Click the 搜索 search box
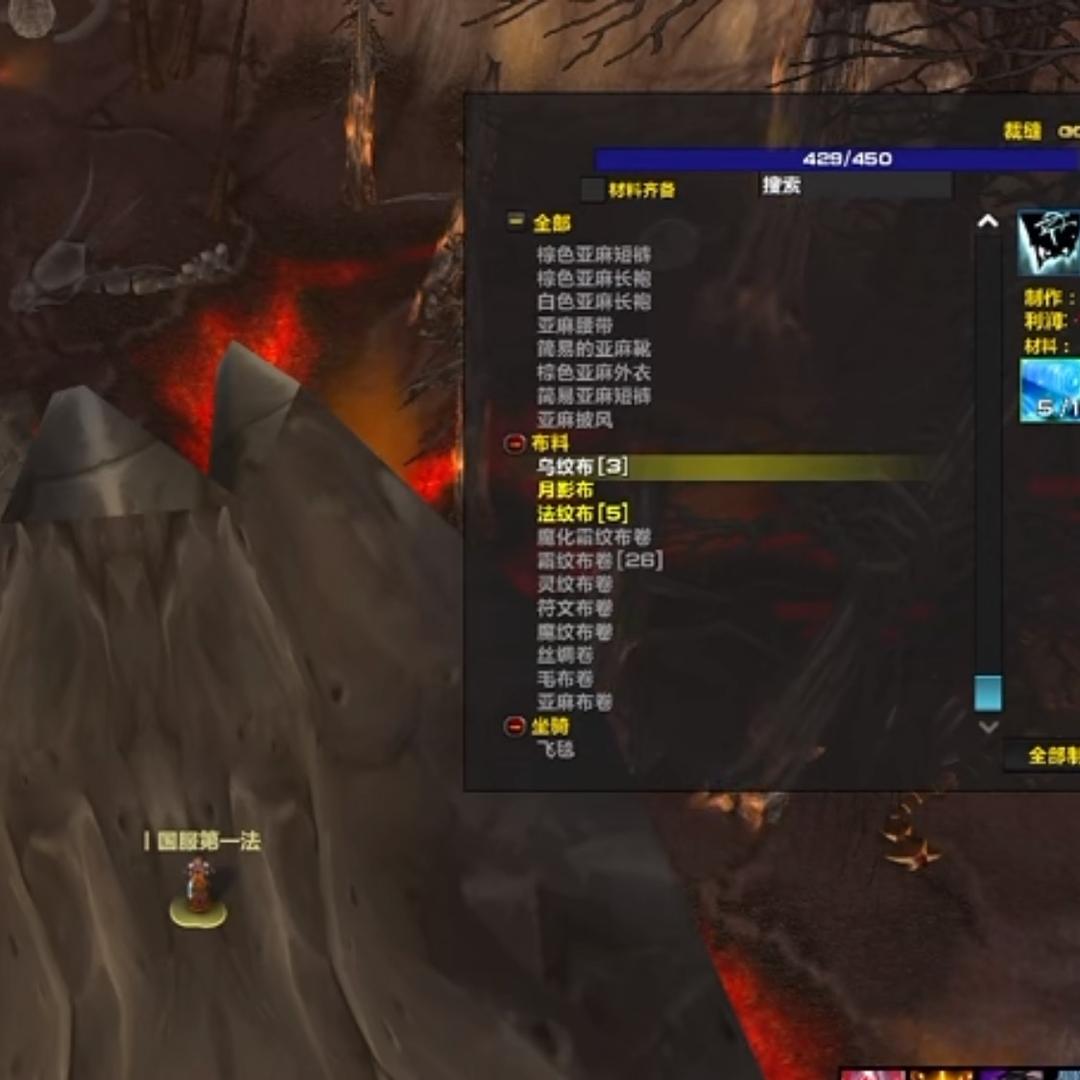Image resolution: width=1080 pixels, height=1080 pixels. (x=855, y=185)
